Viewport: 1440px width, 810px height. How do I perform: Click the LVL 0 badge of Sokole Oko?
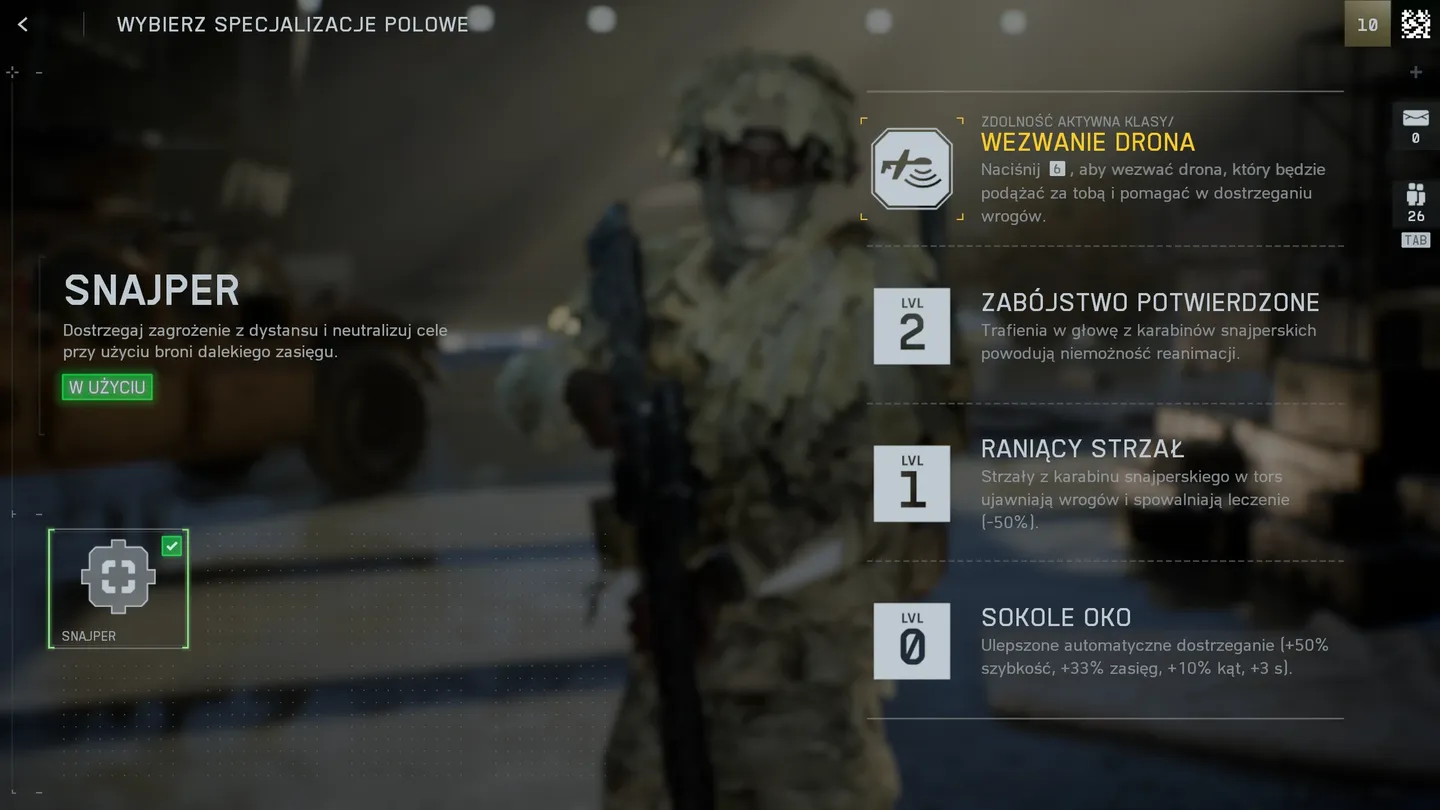[x=911, y=641]
